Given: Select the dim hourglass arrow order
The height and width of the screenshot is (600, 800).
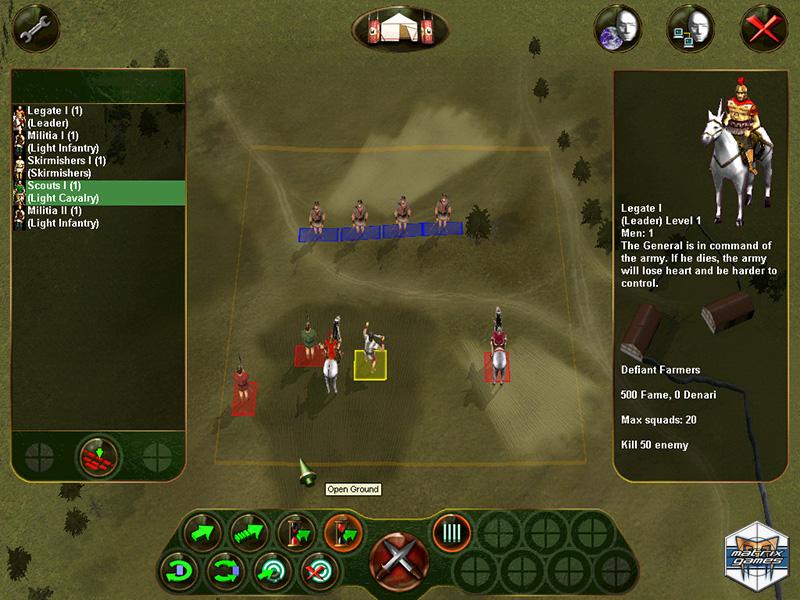Looking at the screenshot, I should (297, 532).
